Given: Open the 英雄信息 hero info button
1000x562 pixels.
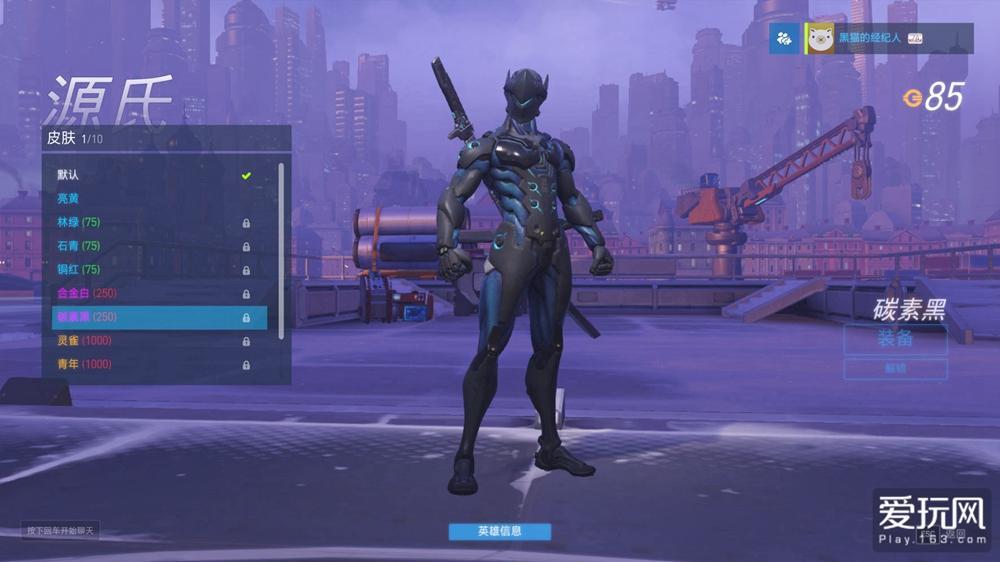Looking at the screenshot, I should click(499, 531).
